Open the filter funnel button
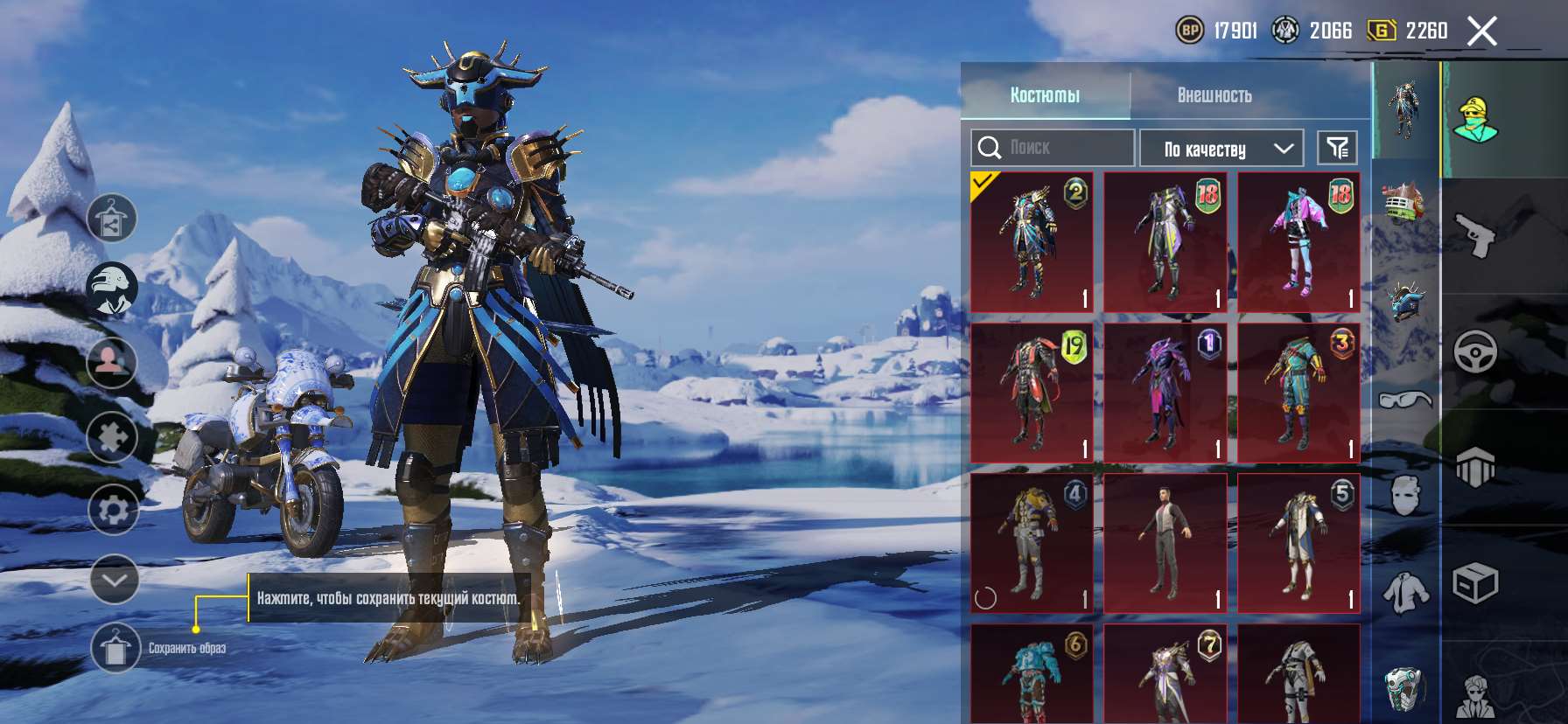The width and height of the screenshot is (1568, 724). point(1337,148)
